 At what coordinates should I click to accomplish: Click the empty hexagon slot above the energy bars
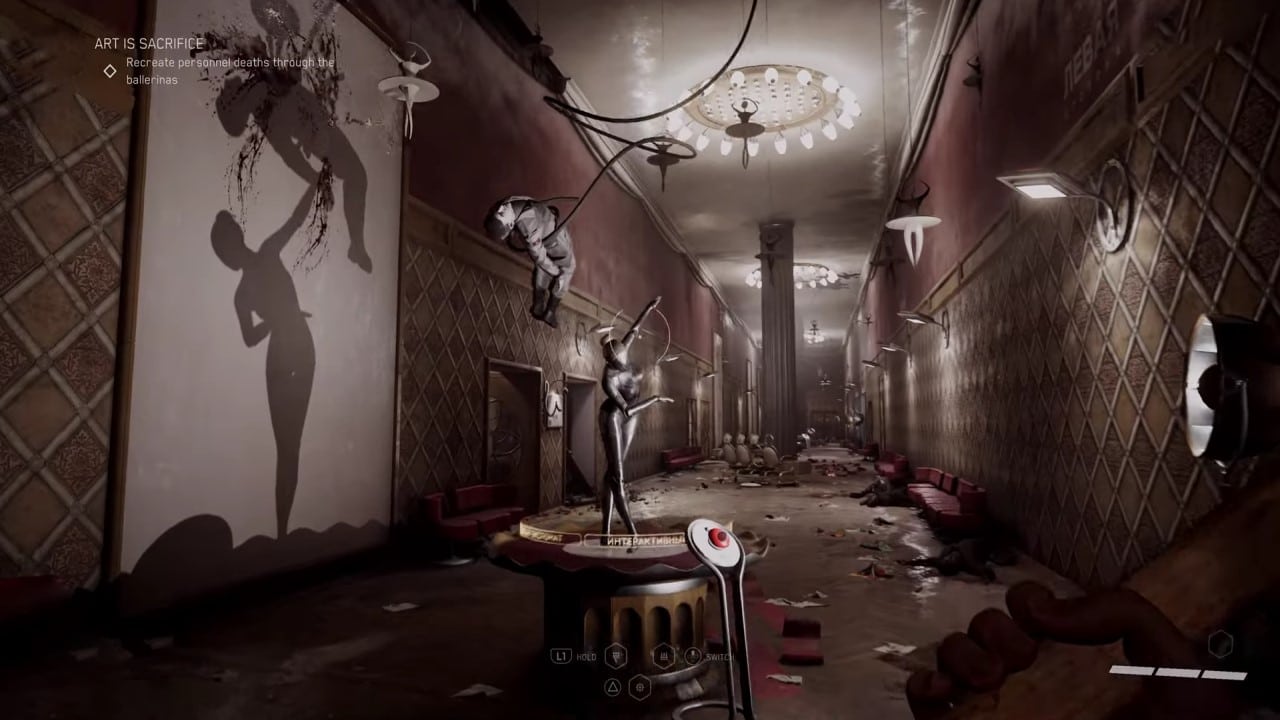(x=1220, y=644)
